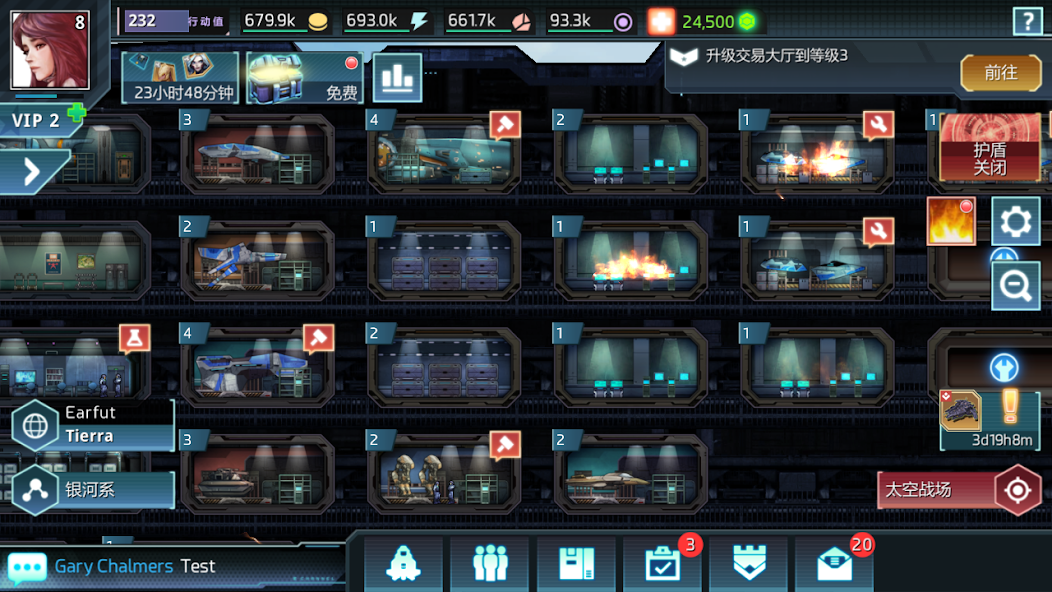The width and height of the screenshot is (1052, 592).
Task: Open the rocket ship menu
Action: click(403, 565)
